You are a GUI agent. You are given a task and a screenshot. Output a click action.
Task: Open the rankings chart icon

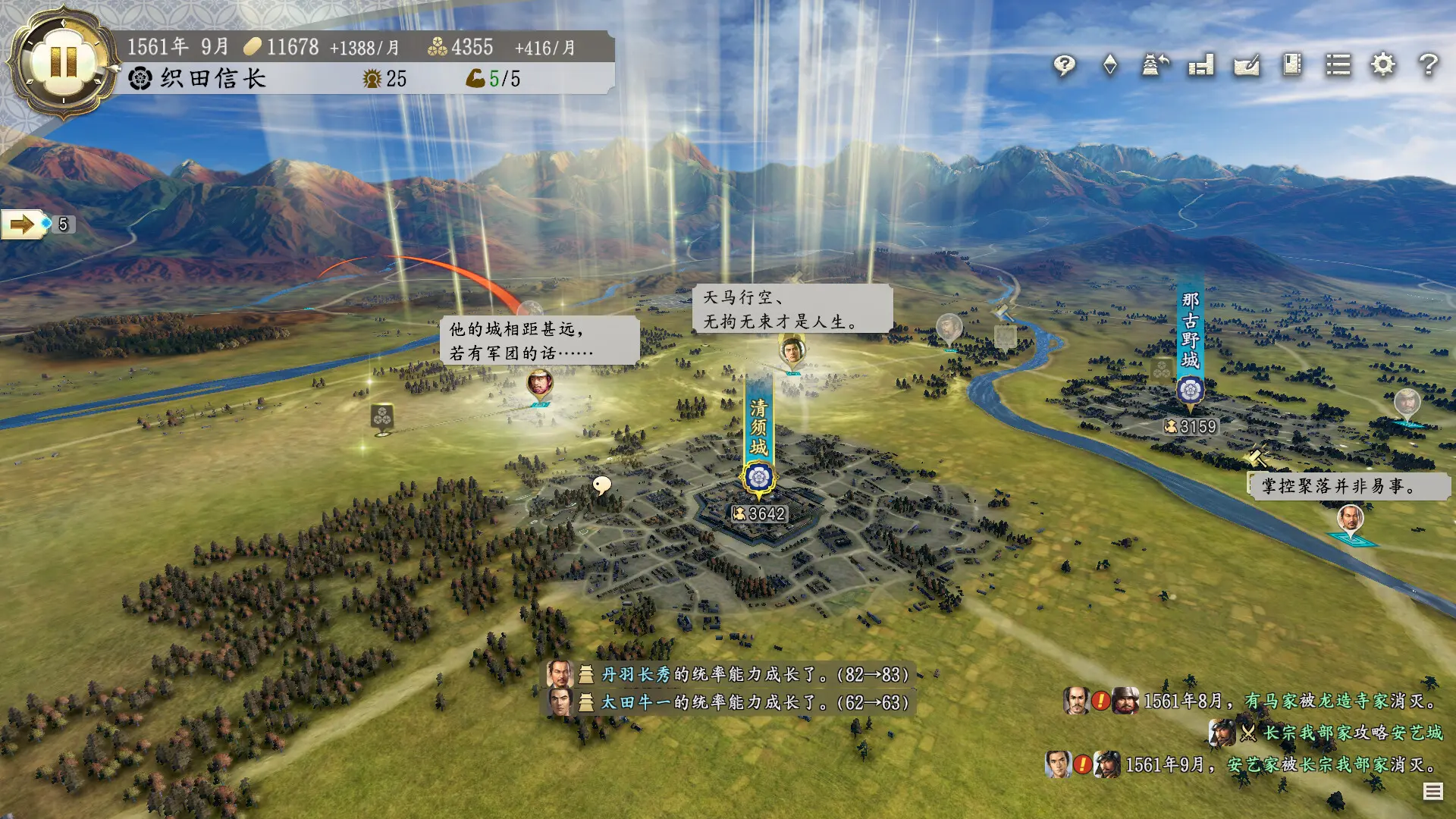coord(1200,66)
